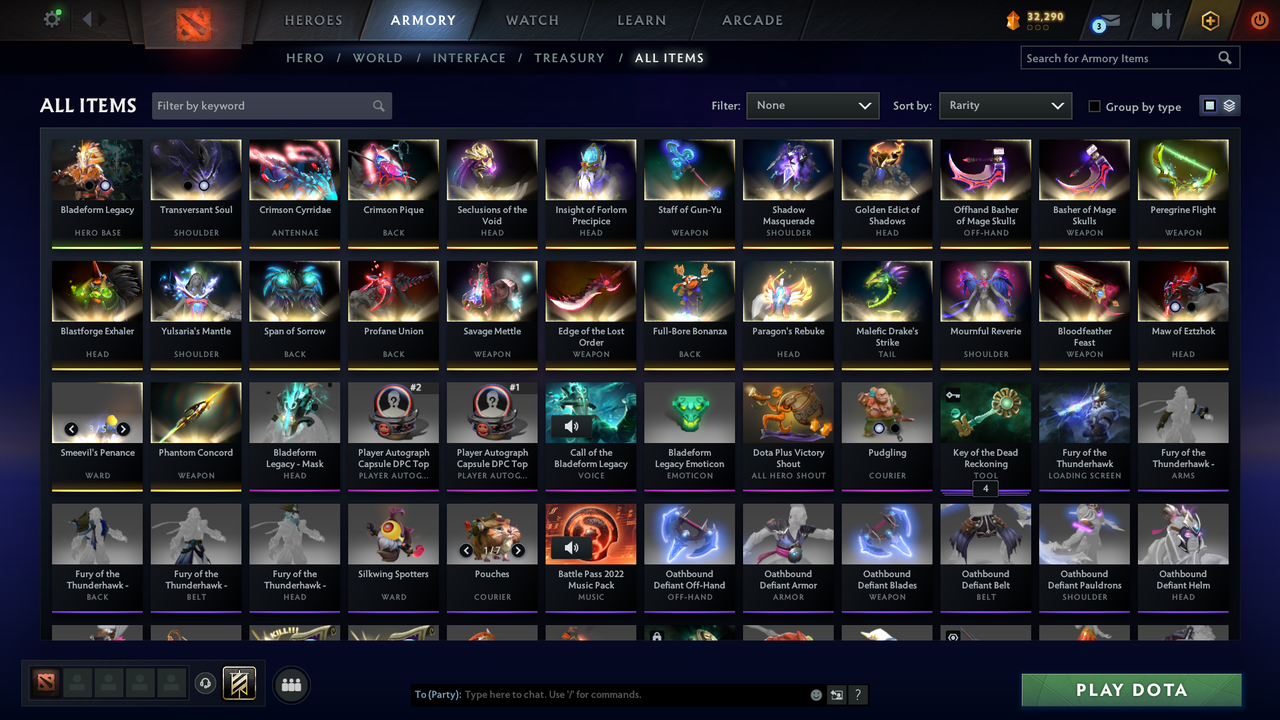Select the single item grid view toggle
1280x720 pixels.
(1210, 105)
